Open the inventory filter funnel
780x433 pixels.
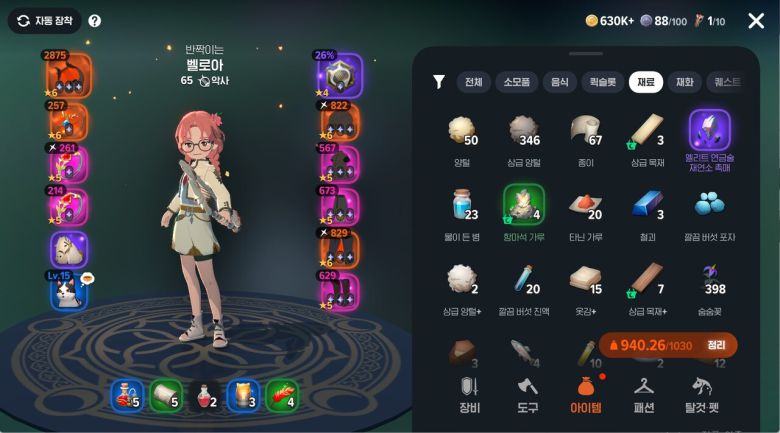pyautogui.click(x=438, y=82)
